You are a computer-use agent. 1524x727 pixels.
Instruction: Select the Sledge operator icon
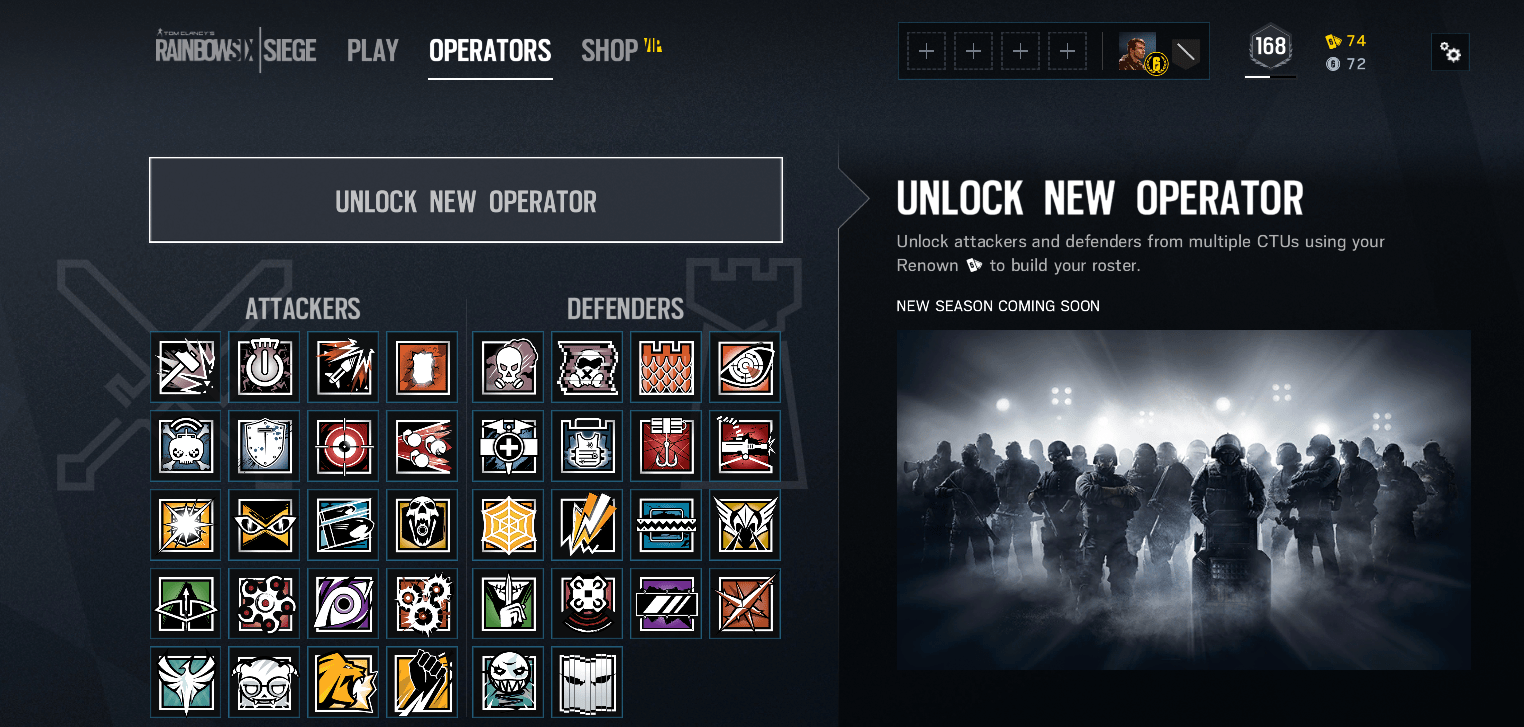185,366
